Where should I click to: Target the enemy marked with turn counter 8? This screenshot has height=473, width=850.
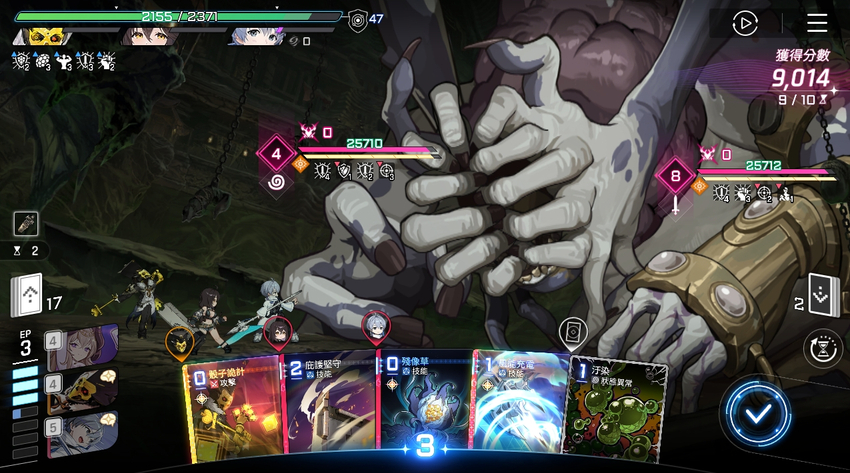[676, 178]
